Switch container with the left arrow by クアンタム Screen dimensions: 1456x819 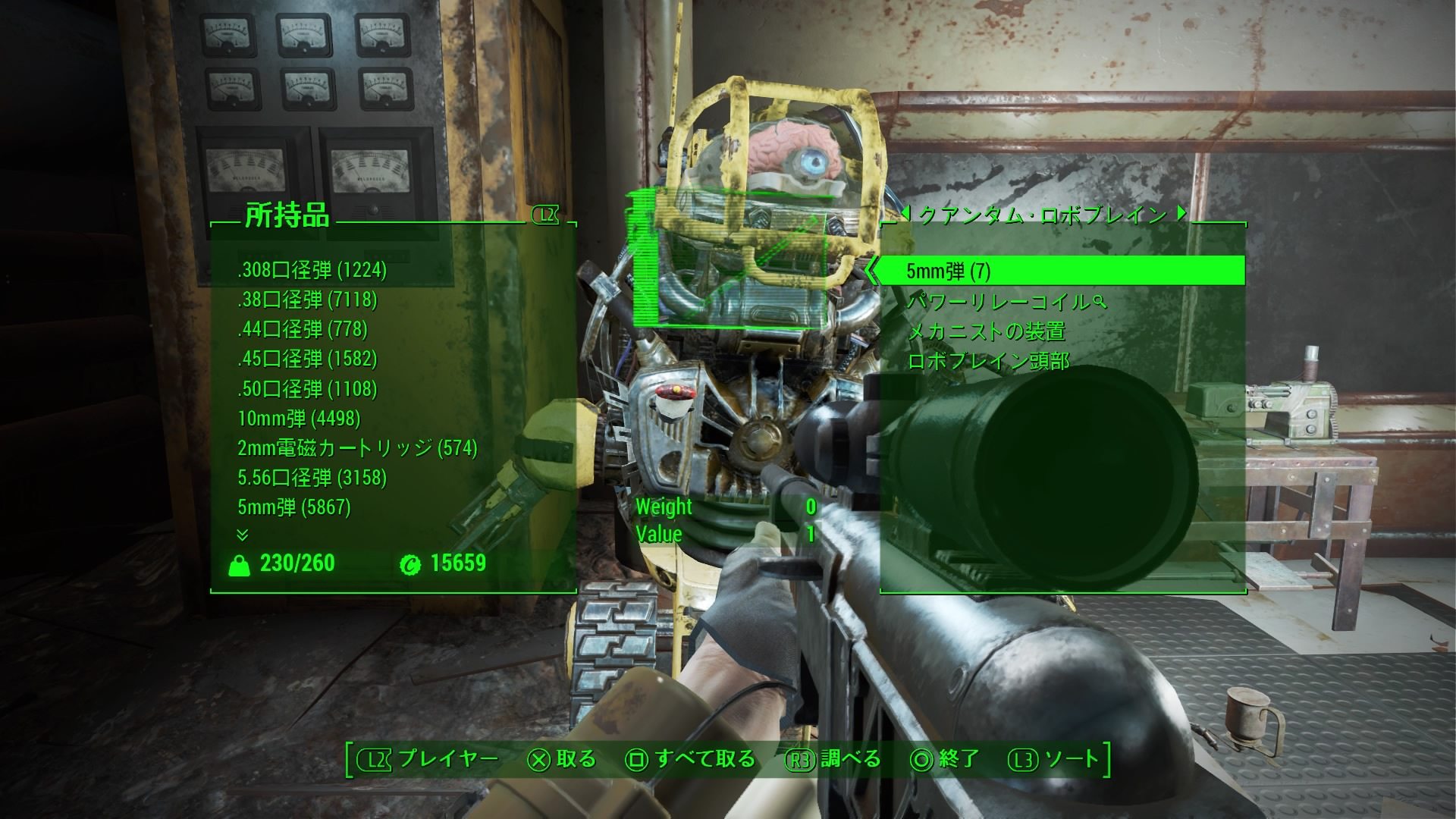click(905, 214)
